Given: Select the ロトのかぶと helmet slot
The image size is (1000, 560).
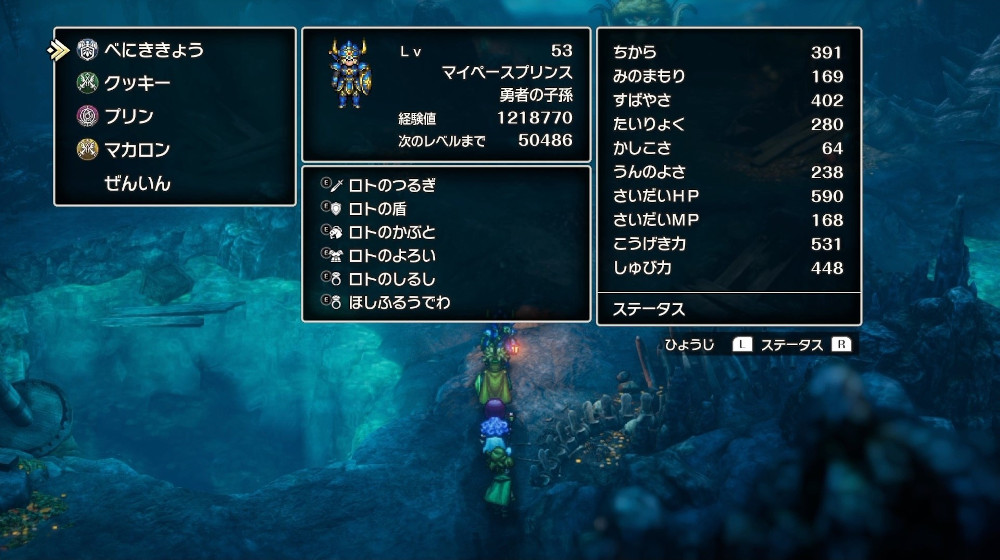Looking at the screenshot, I should (392, 232).
